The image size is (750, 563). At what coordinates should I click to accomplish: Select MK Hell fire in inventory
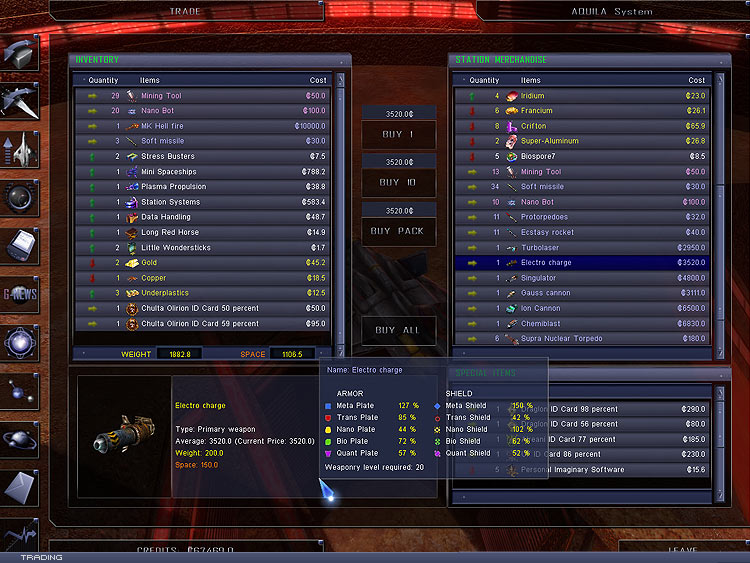[200, 126]
